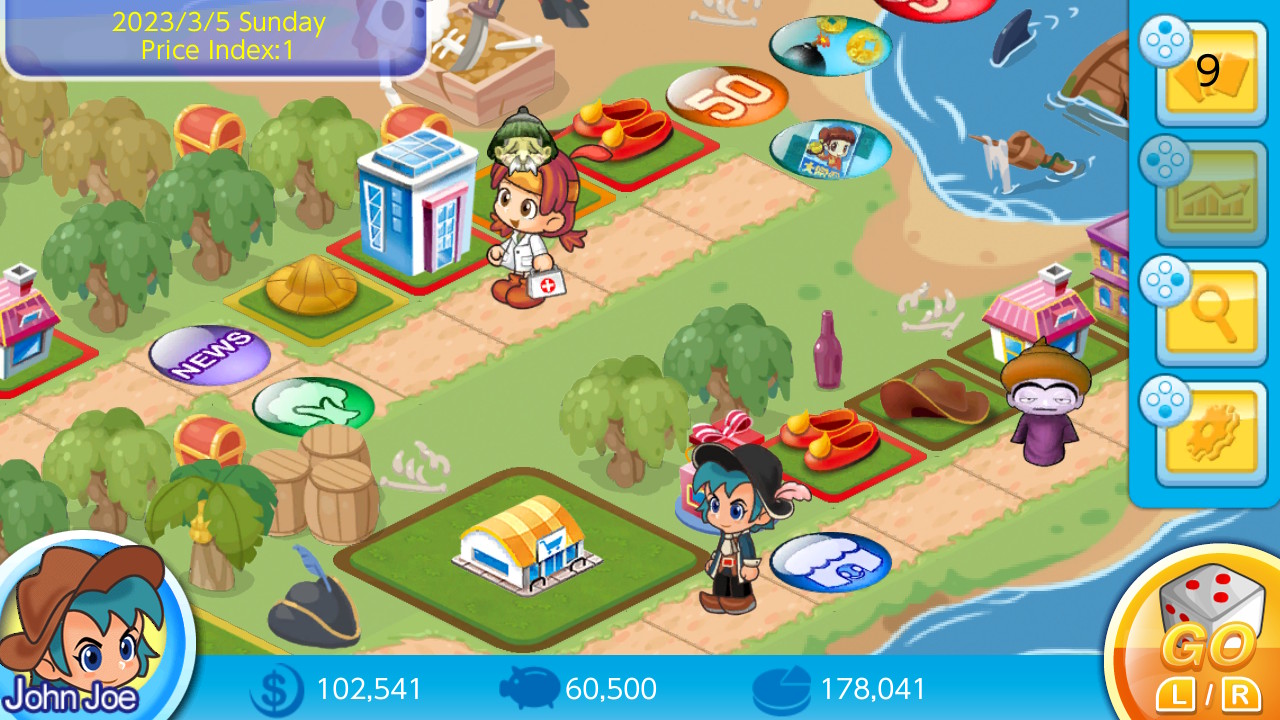Click the bomb card tile near the water
Screen dimensions: 1280x720
[x=829, y=45]
